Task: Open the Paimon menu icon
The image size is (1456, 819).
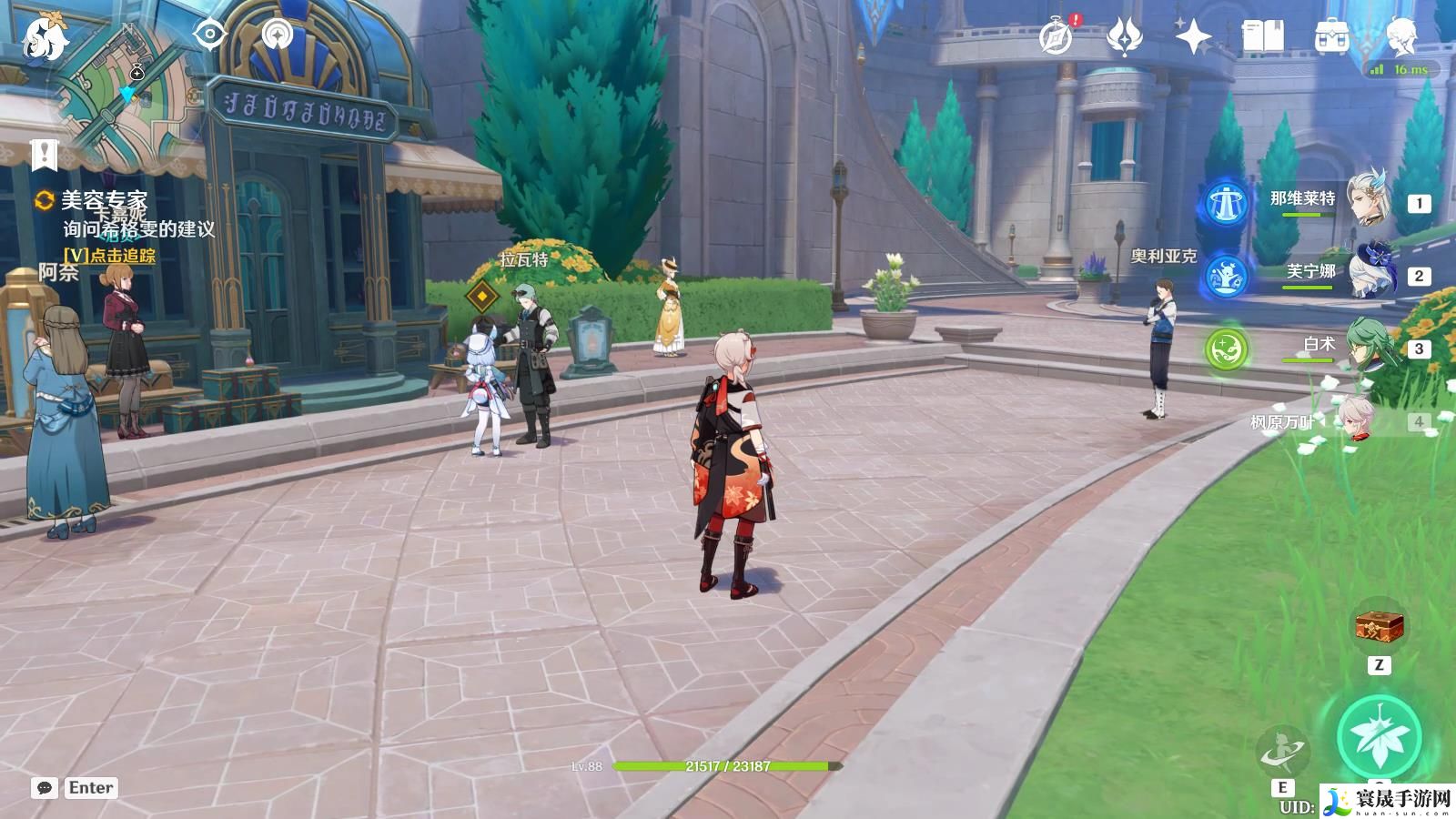Action: (43, 38)
